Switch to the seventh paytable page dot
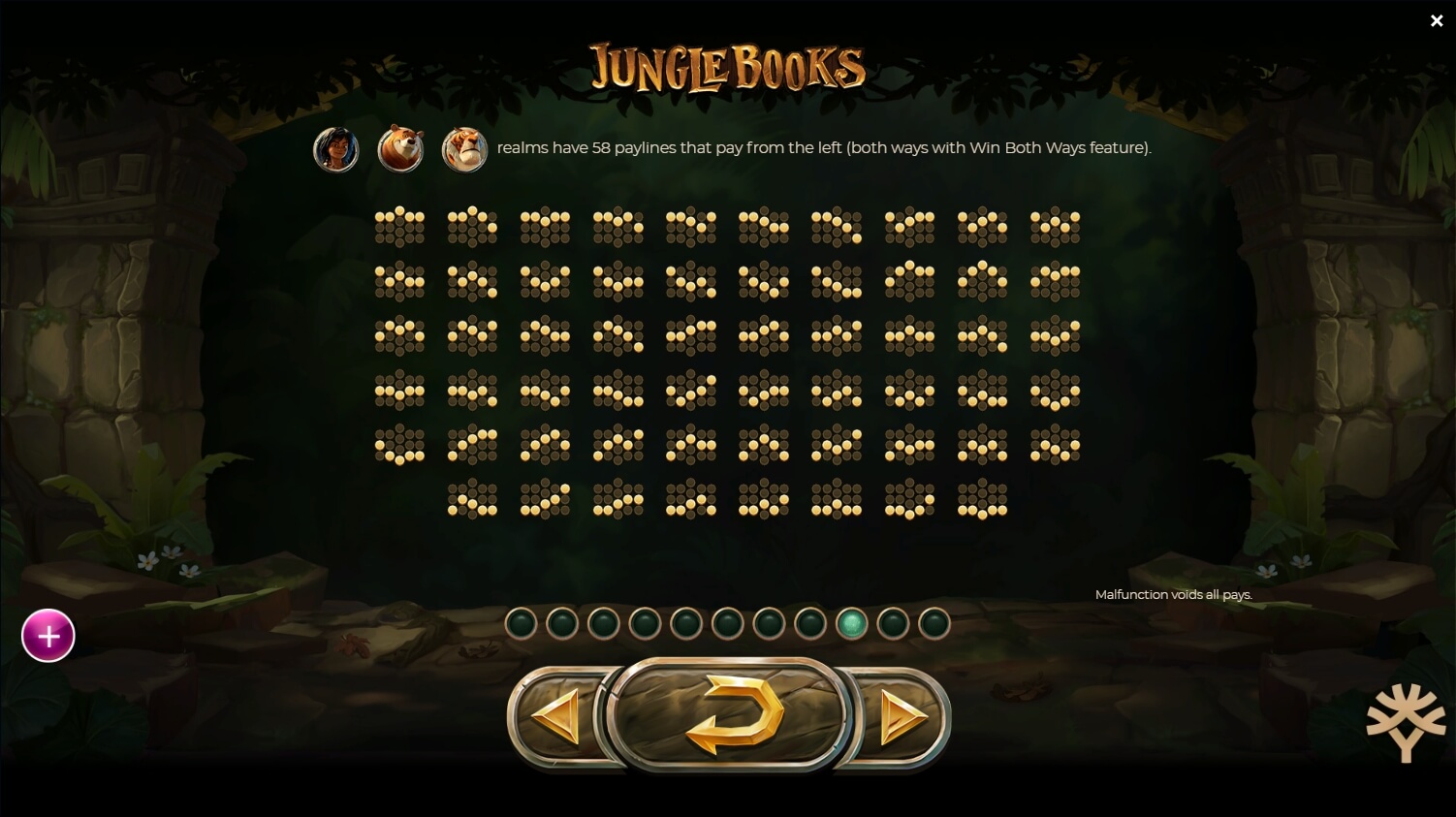The image size is (1456, 817). 769,623
